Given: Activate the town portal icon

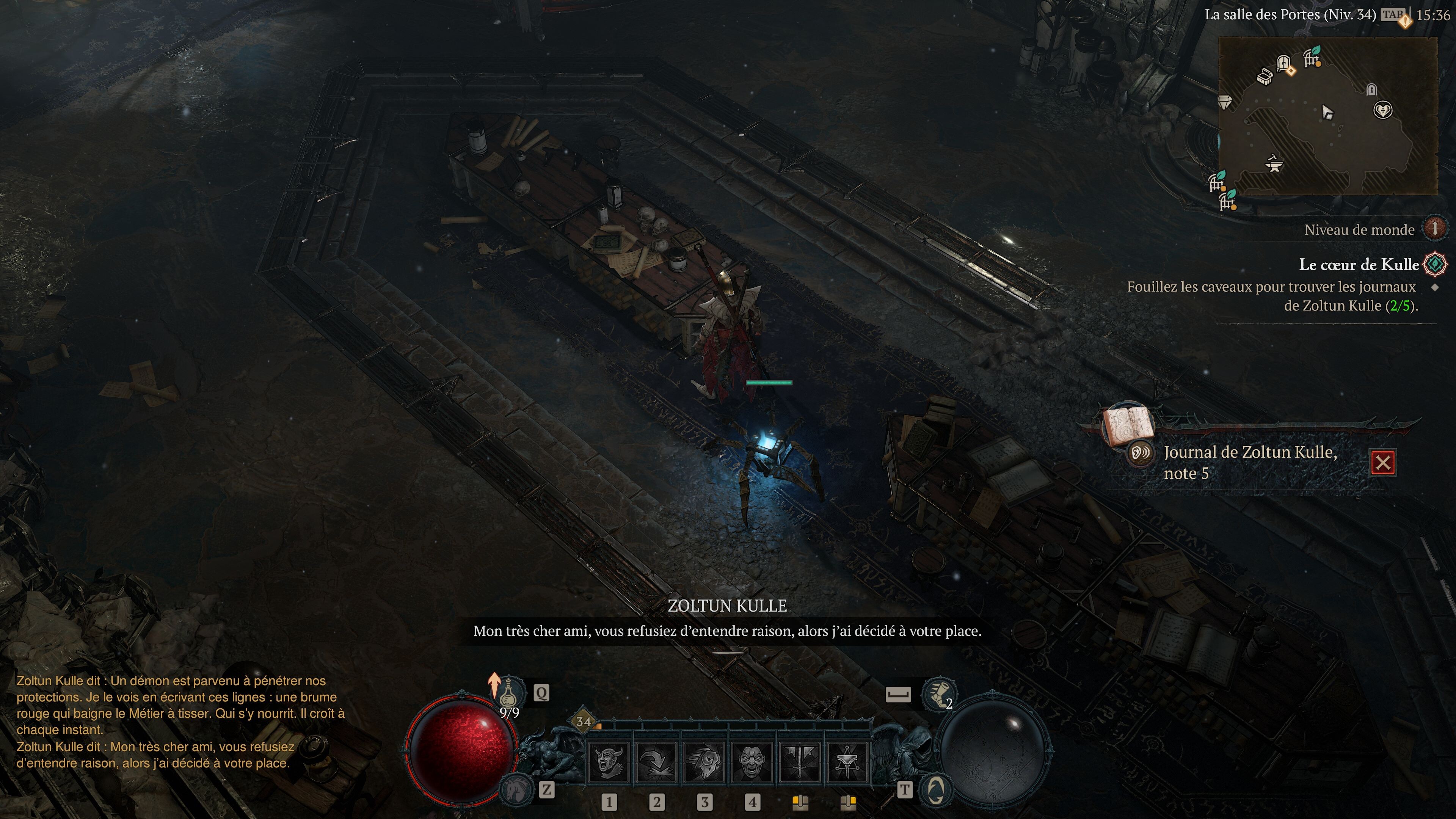Looking at the screenshot, I should pos(936,789).
